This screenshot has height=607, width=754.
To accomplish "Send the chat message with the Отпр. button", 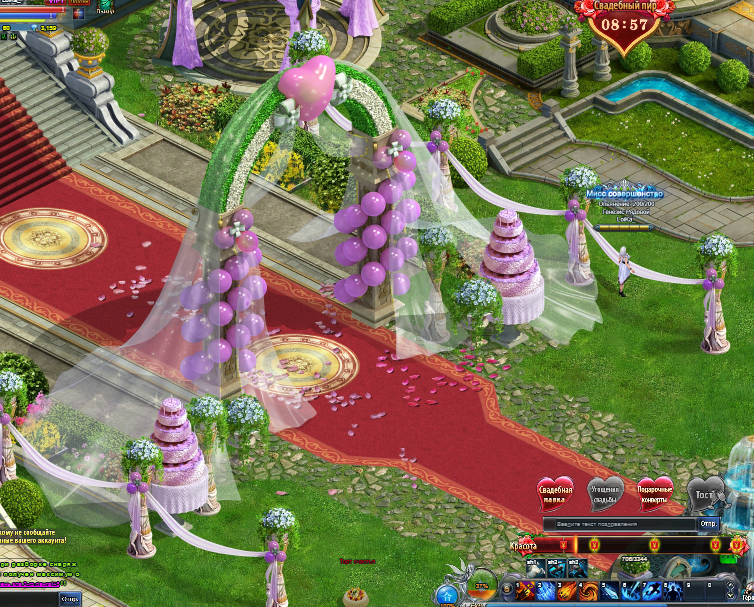I will tap(71, 598).
